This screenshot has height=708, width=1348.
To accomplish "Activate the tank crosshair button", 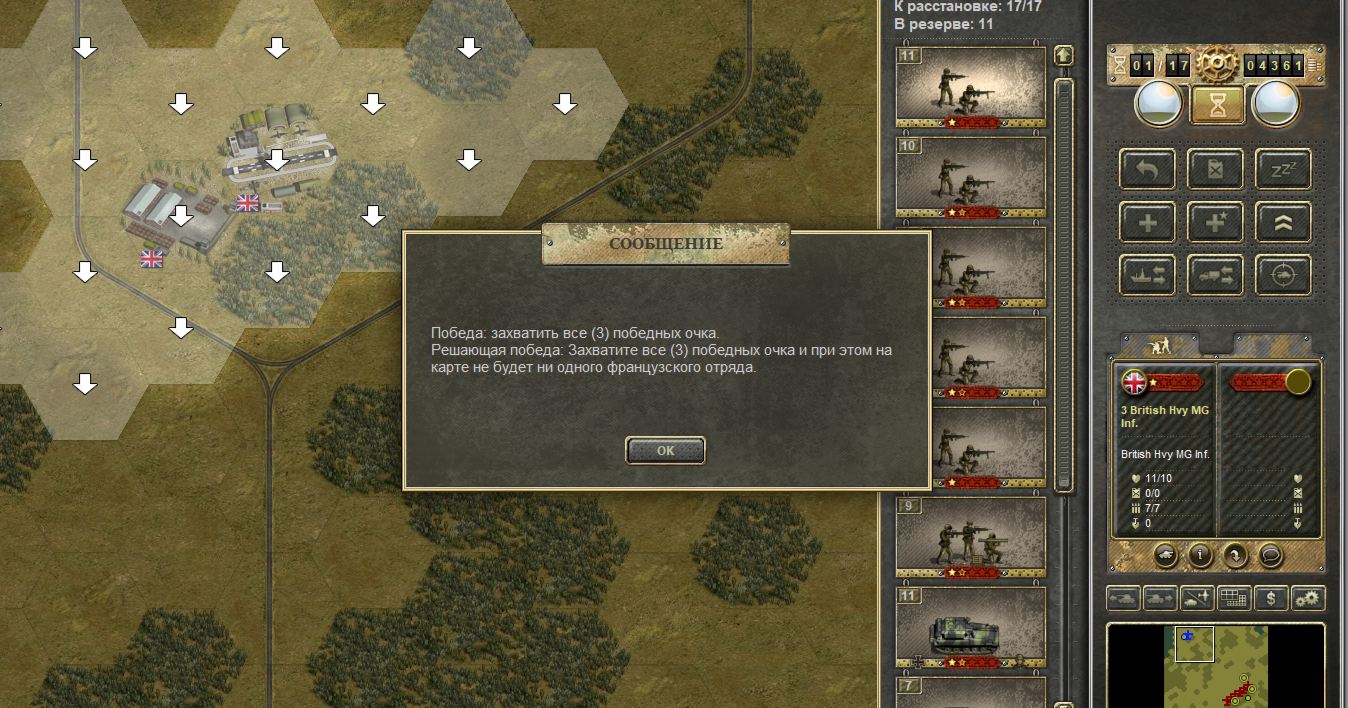I will pos(1283,275).
